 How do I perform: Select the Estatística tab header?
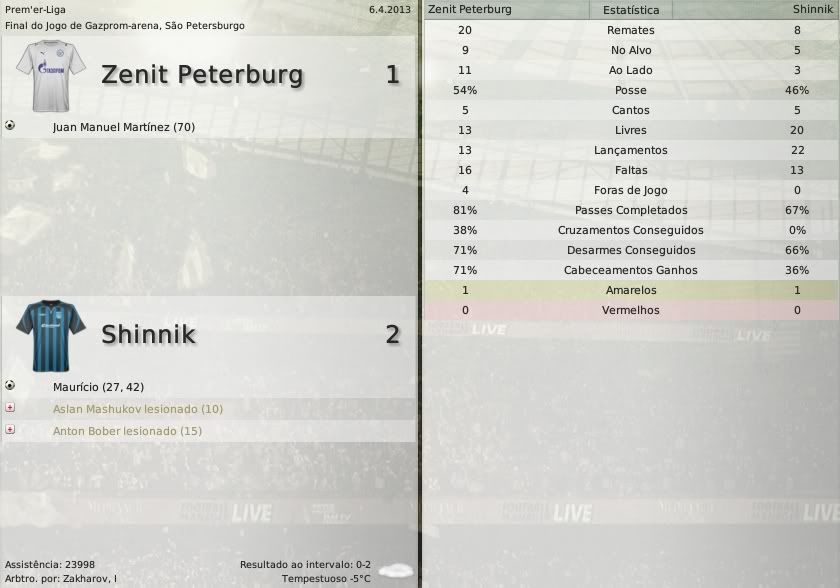pos(631,10)
